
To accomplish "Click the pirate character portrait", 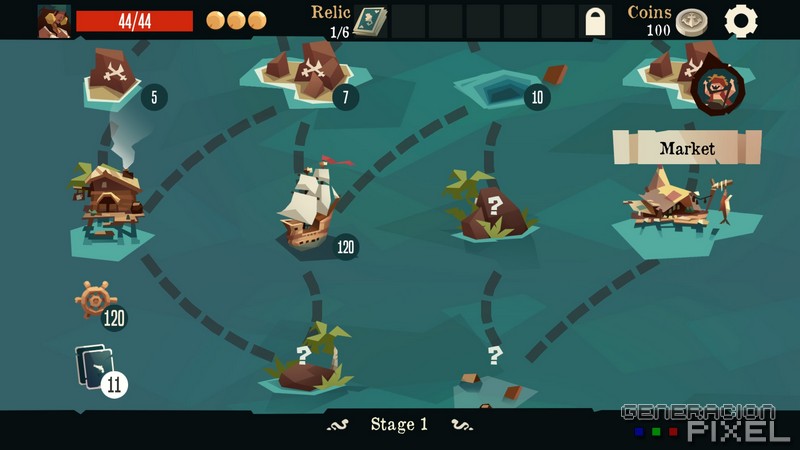I will click(54, 21).
